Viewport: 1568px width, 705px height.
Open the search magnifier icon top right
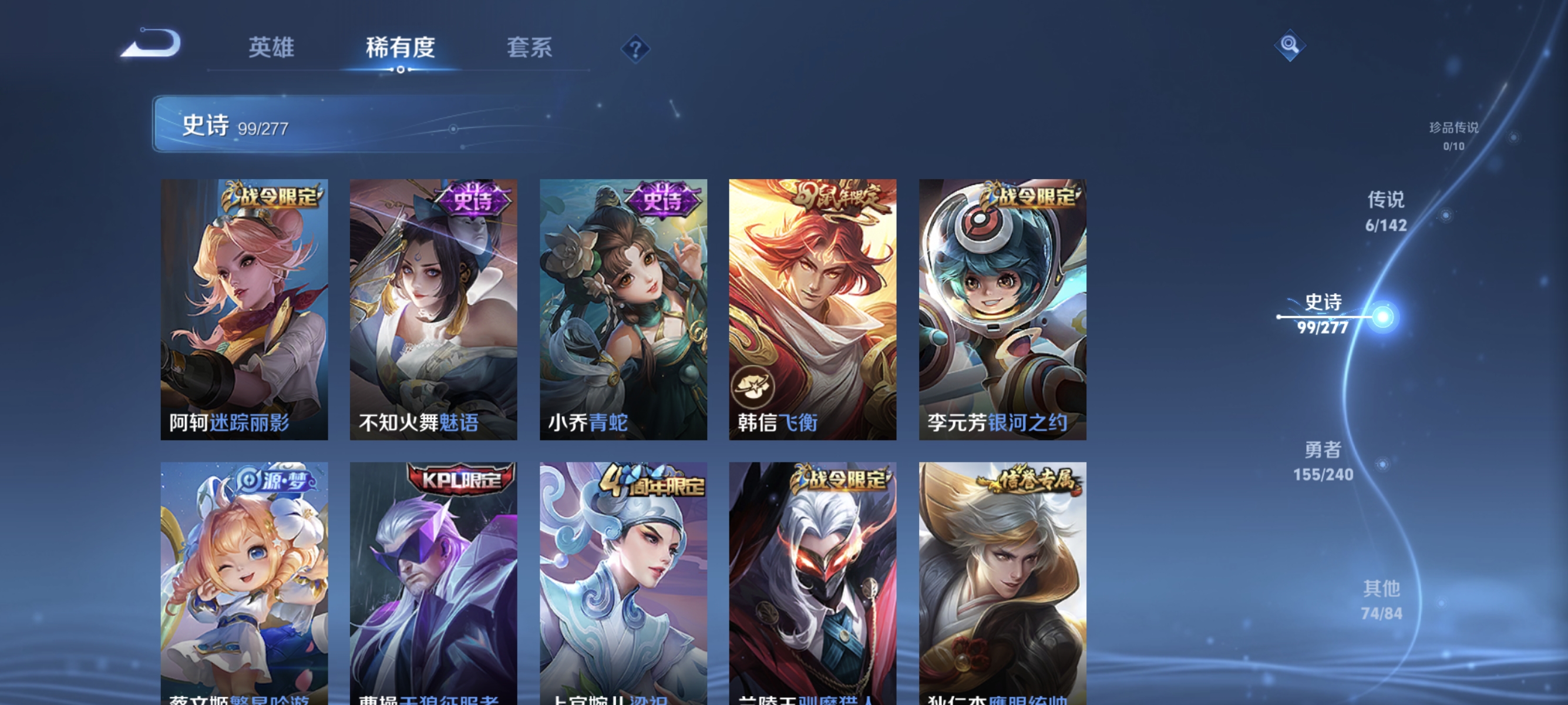point(1291,45)
